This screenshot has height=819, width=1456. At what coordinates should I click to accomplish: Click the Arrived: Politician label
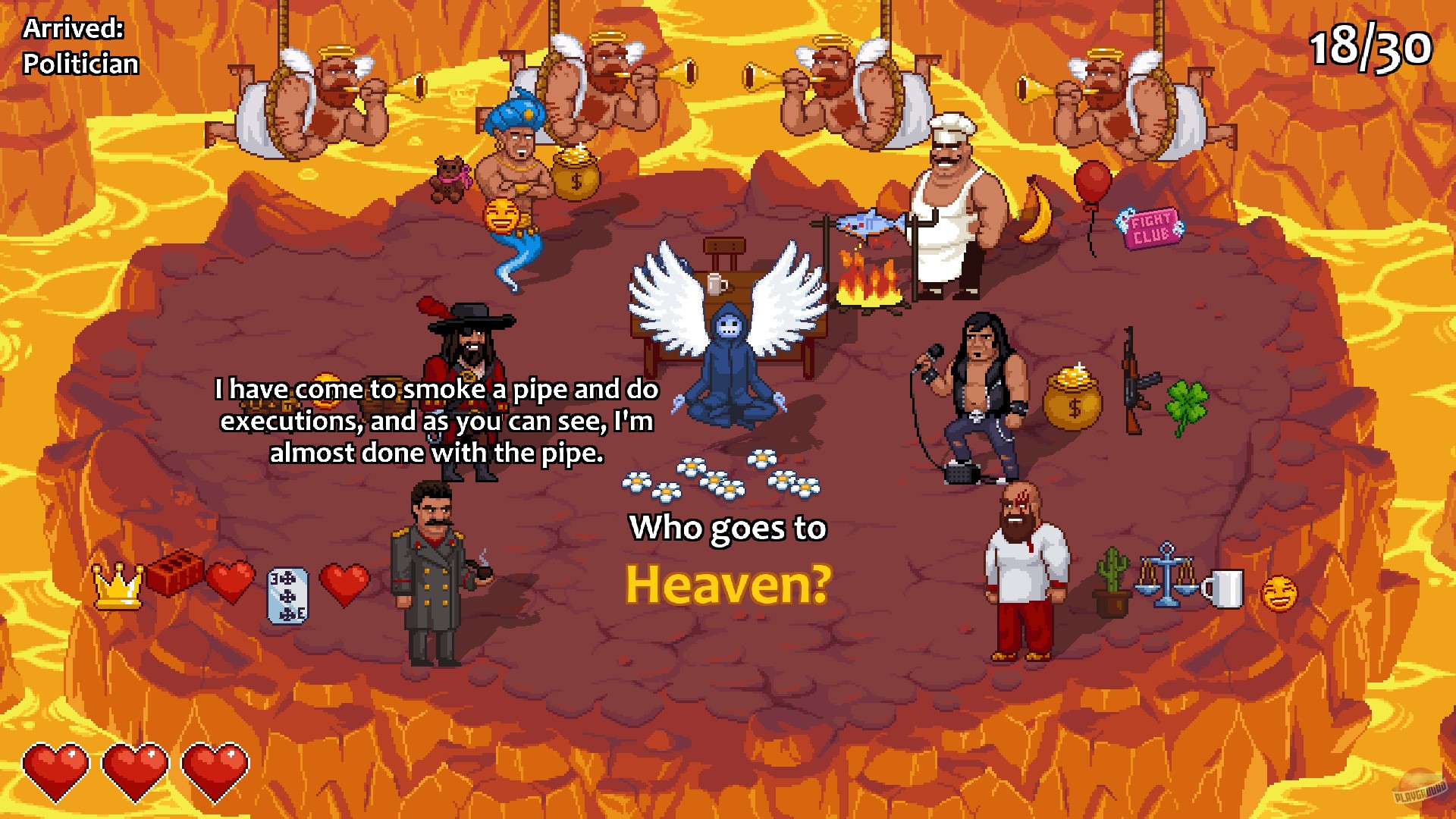(x=80, y=47)
